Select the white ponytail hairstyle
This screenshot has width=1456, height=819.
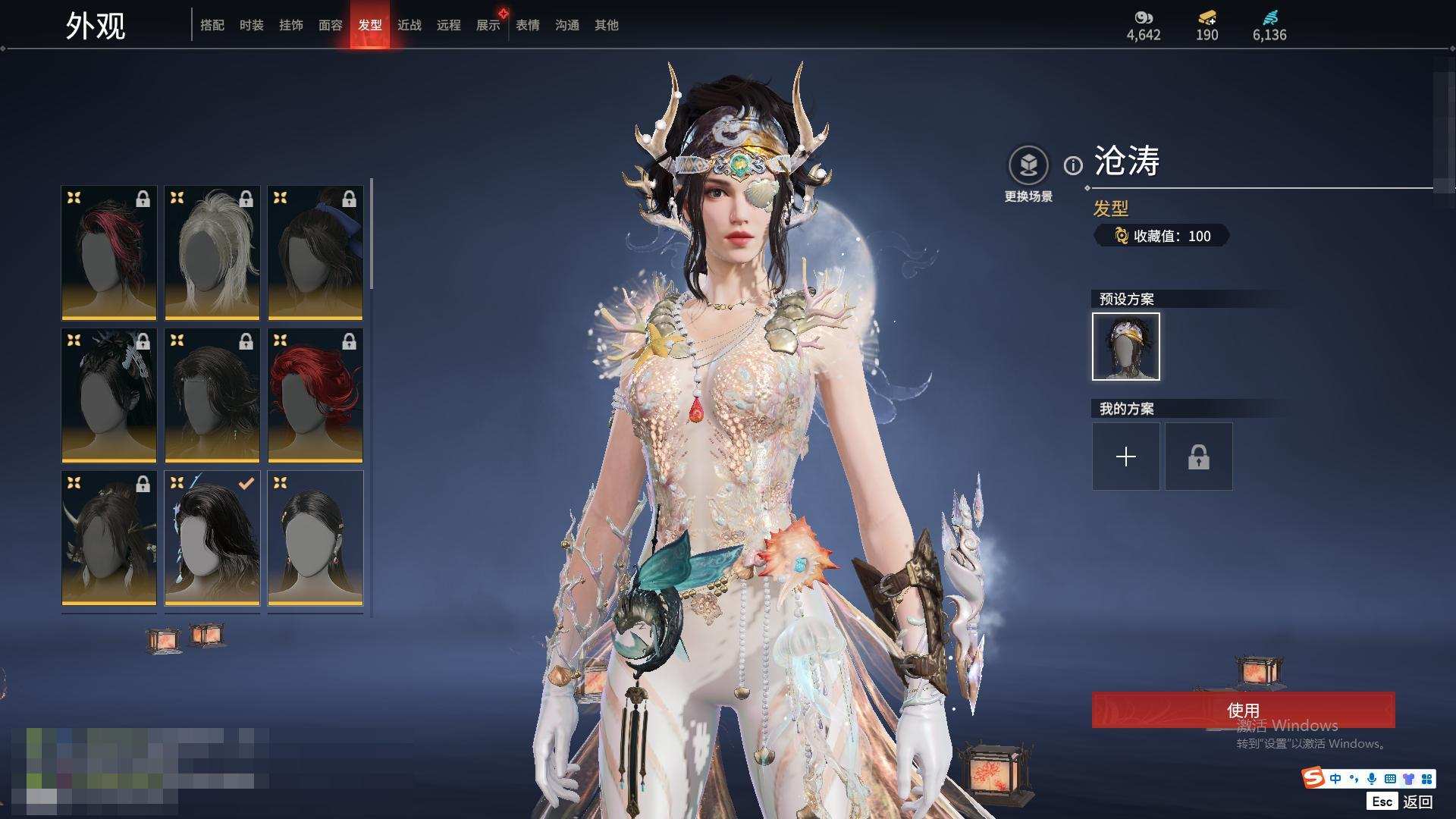[212, 253]
